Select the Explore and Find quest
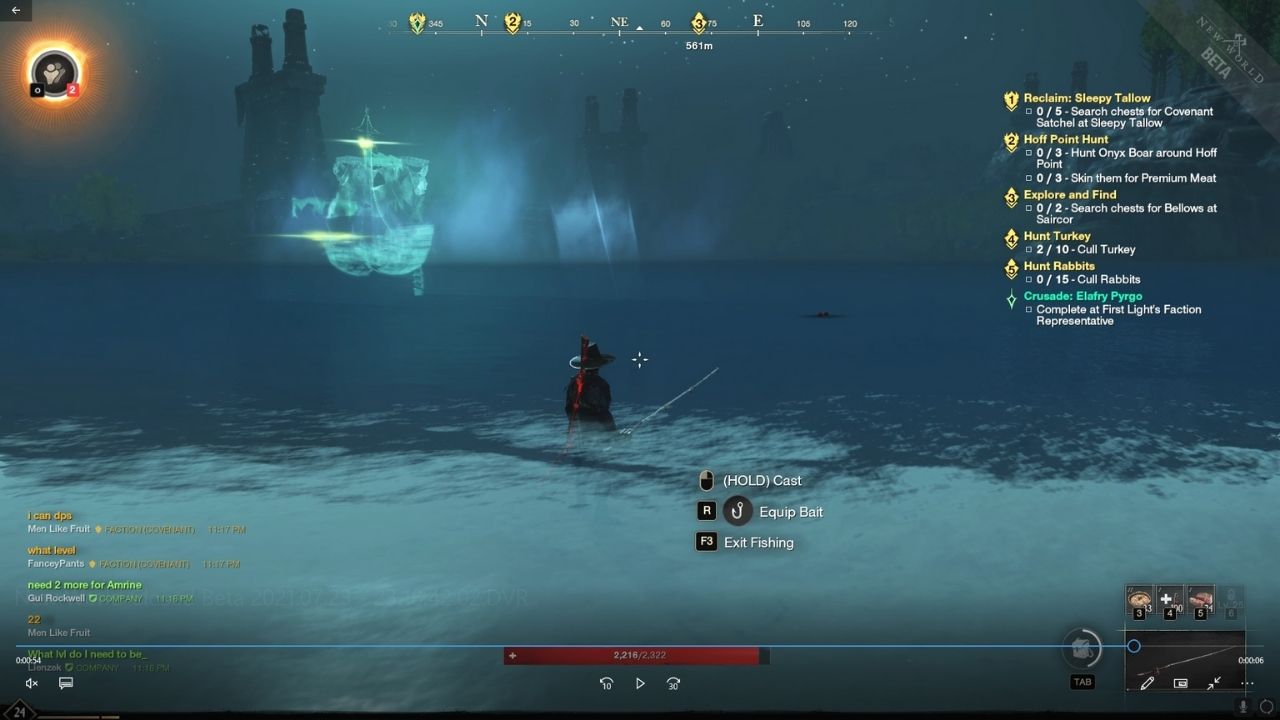Image resolution: width=1280 pixels, height=720 pixels. click(x=1069, y=194)
